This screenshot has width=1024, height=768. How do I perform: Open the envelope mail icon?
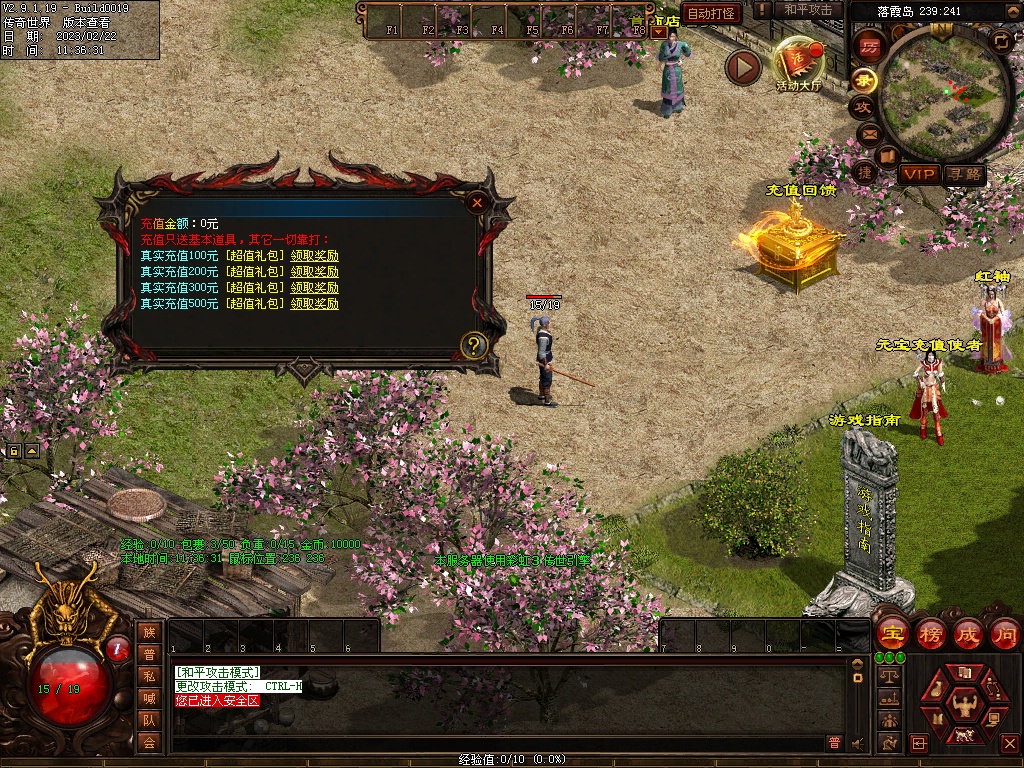[x=868, y=133]
